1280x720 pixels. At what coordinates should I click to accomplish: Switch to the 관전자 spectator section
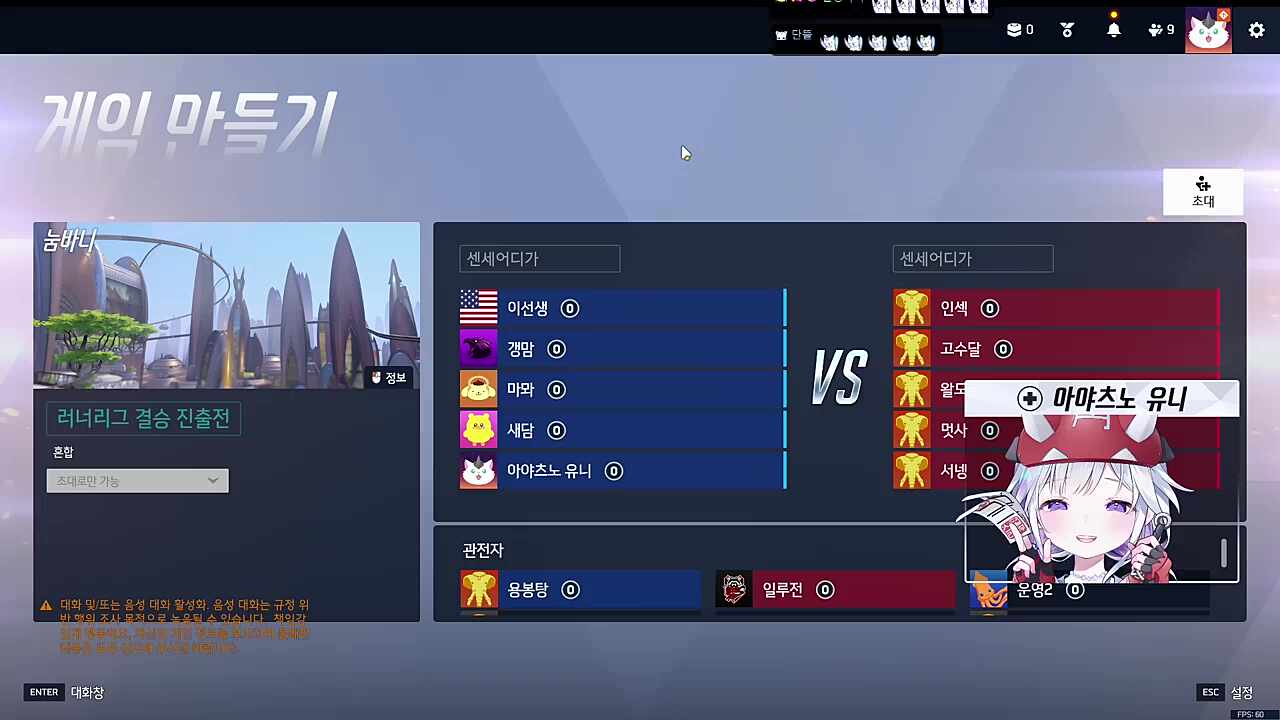482,550
